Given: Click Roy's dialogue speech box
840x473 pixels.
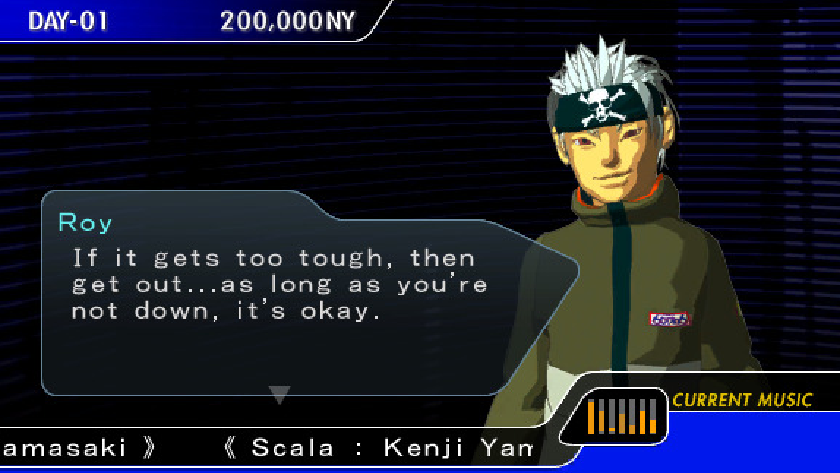Looking at the screenshot, I should 290,290.
